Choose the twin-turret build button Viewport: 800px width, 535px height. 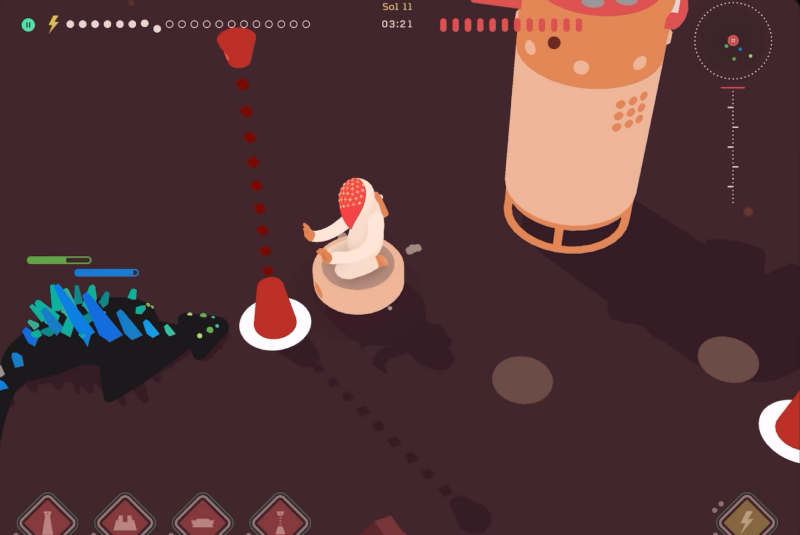click(x=125, y=519)
